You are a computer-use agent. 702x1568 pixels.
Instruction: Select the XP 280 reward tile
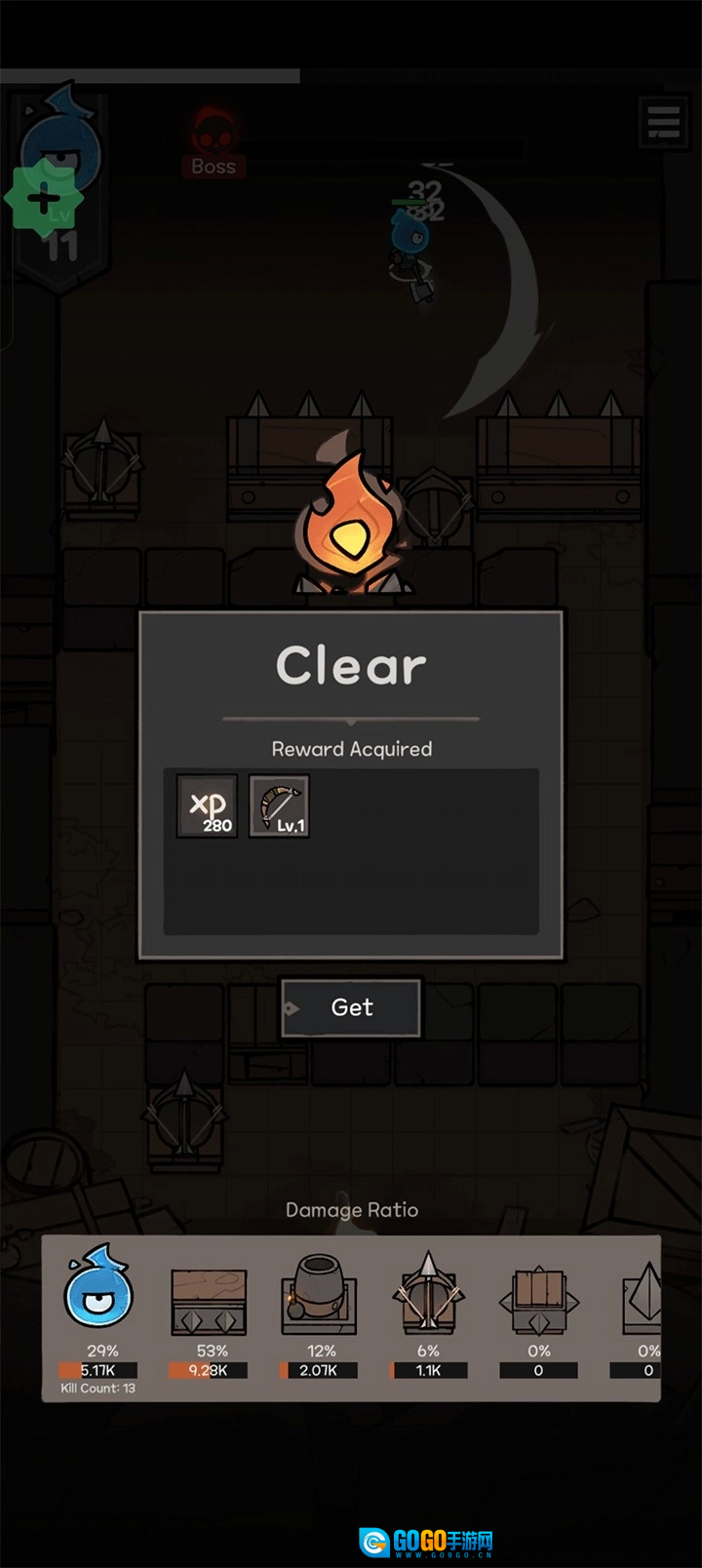pos(207,806)
